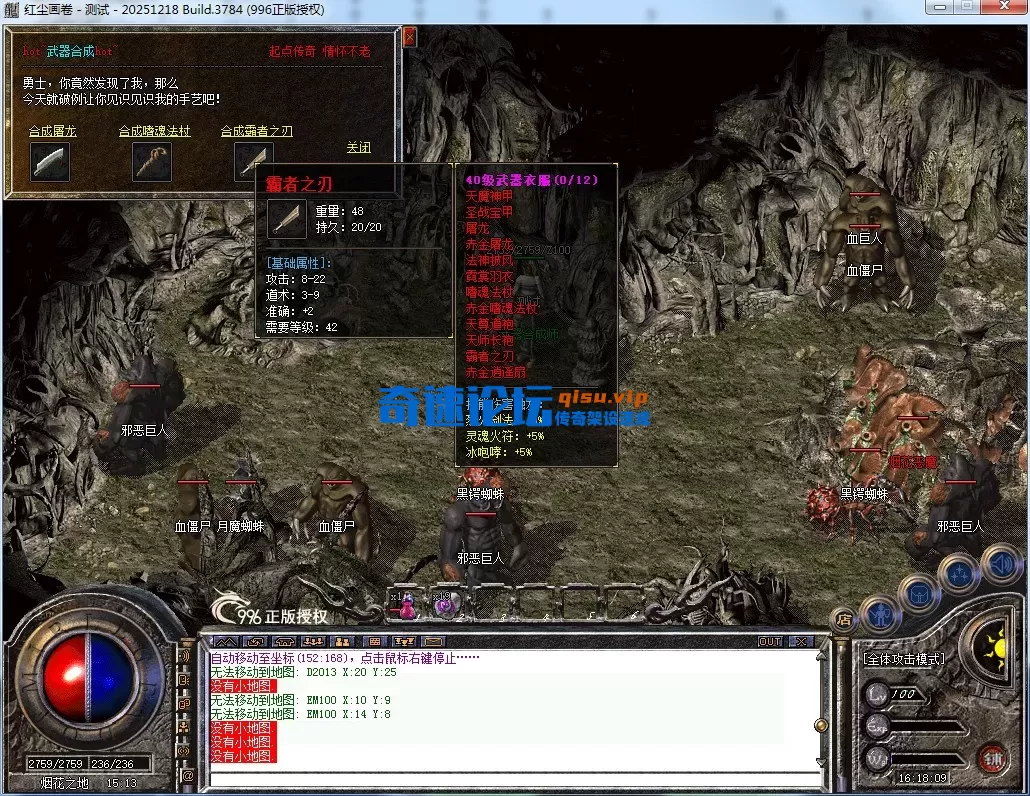Select the soul staff weapon icon
The image size is (1030, 796).
152,162
